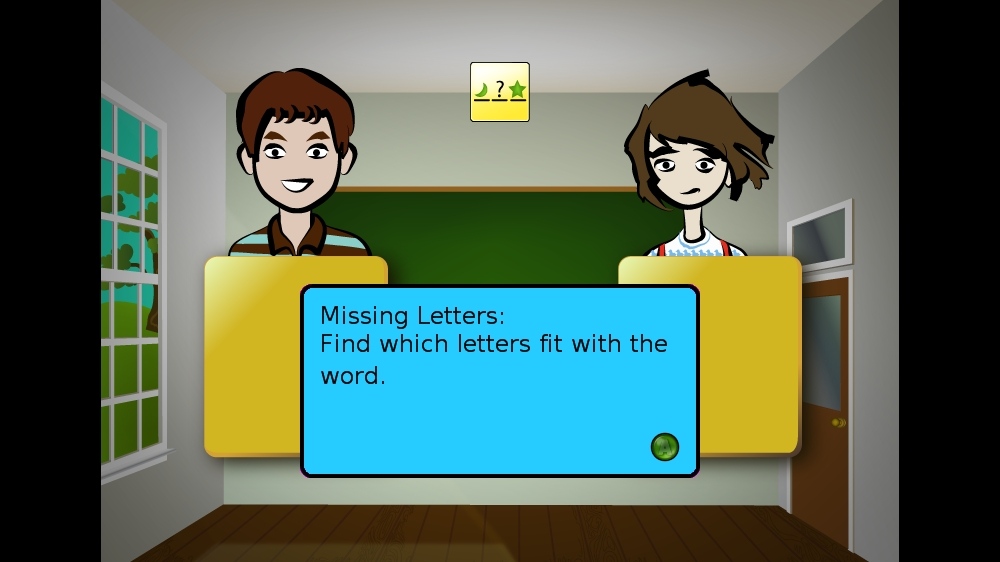Select the Missing Letters moon-star activity icon

tap(499, 92)
